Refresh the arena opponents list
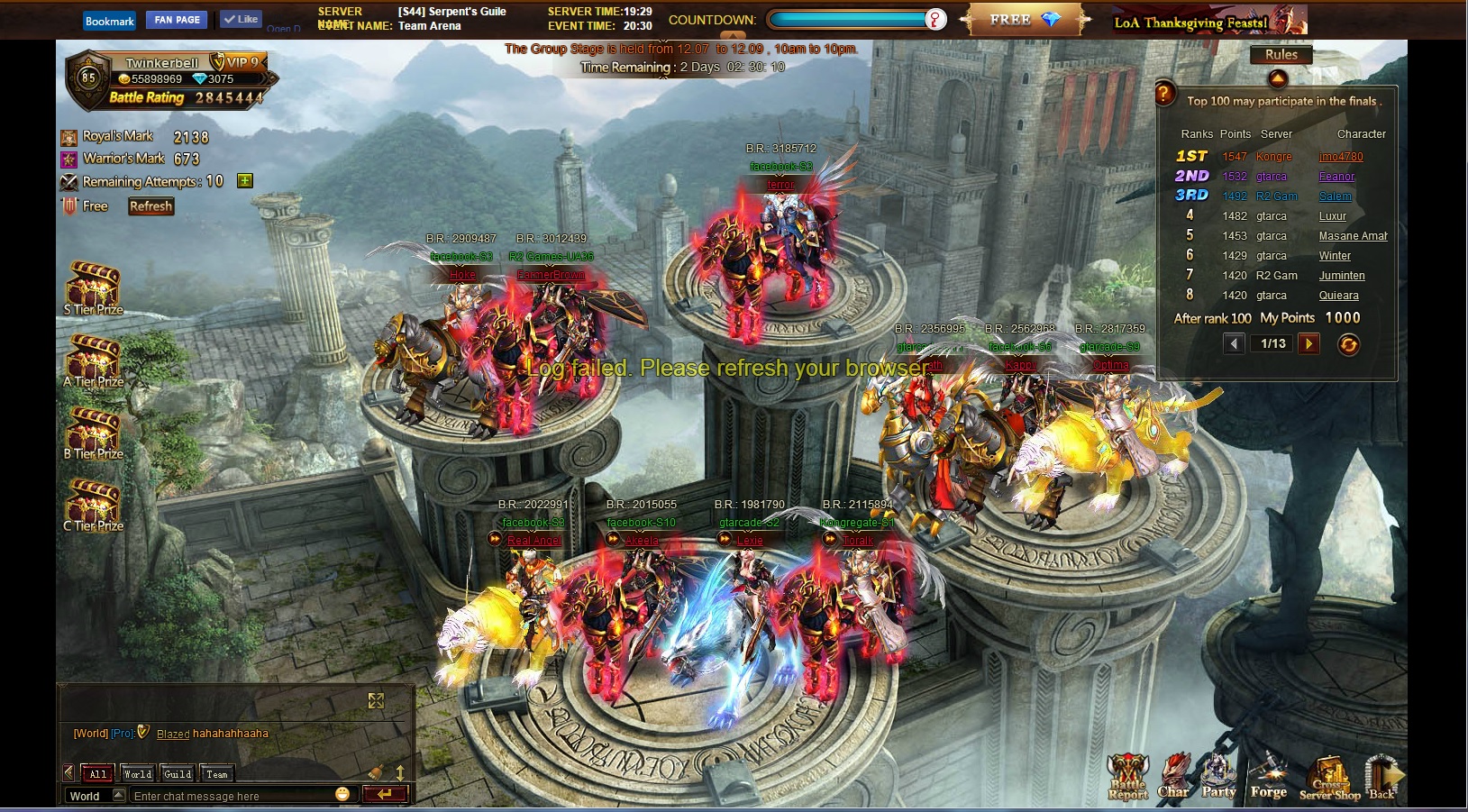This screenshot has height=812, width=1468. pyautogui.click(x=150, y=206)
